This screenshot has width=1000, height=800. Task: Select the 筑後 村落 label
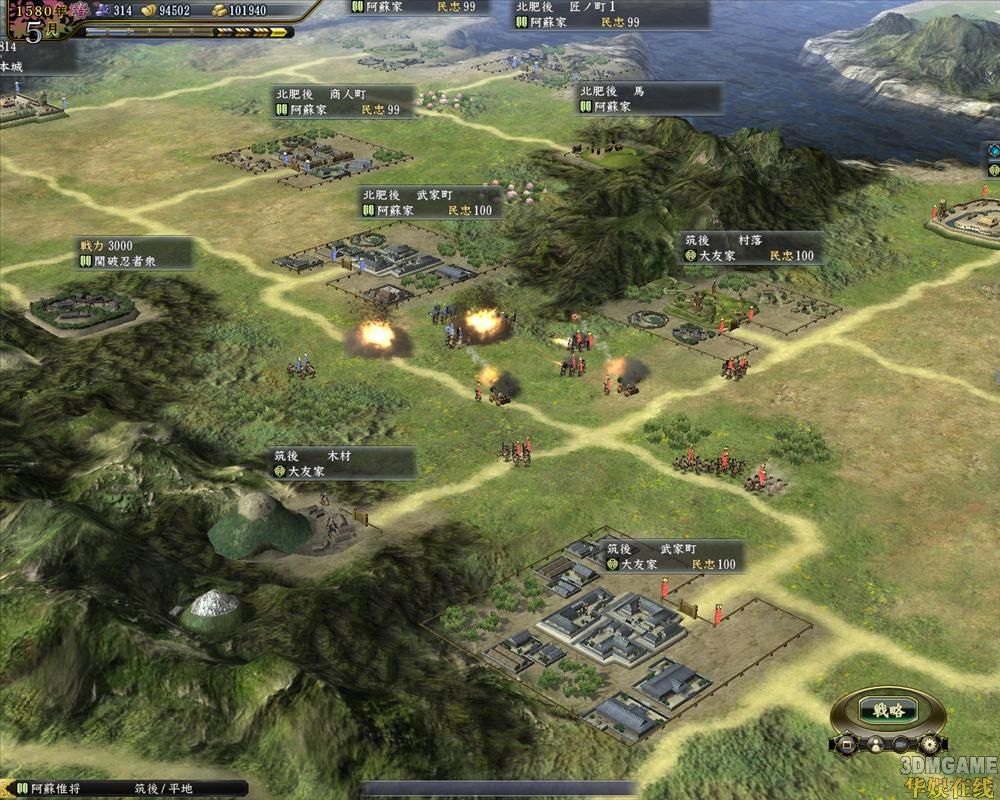click(x=750, y=248)
